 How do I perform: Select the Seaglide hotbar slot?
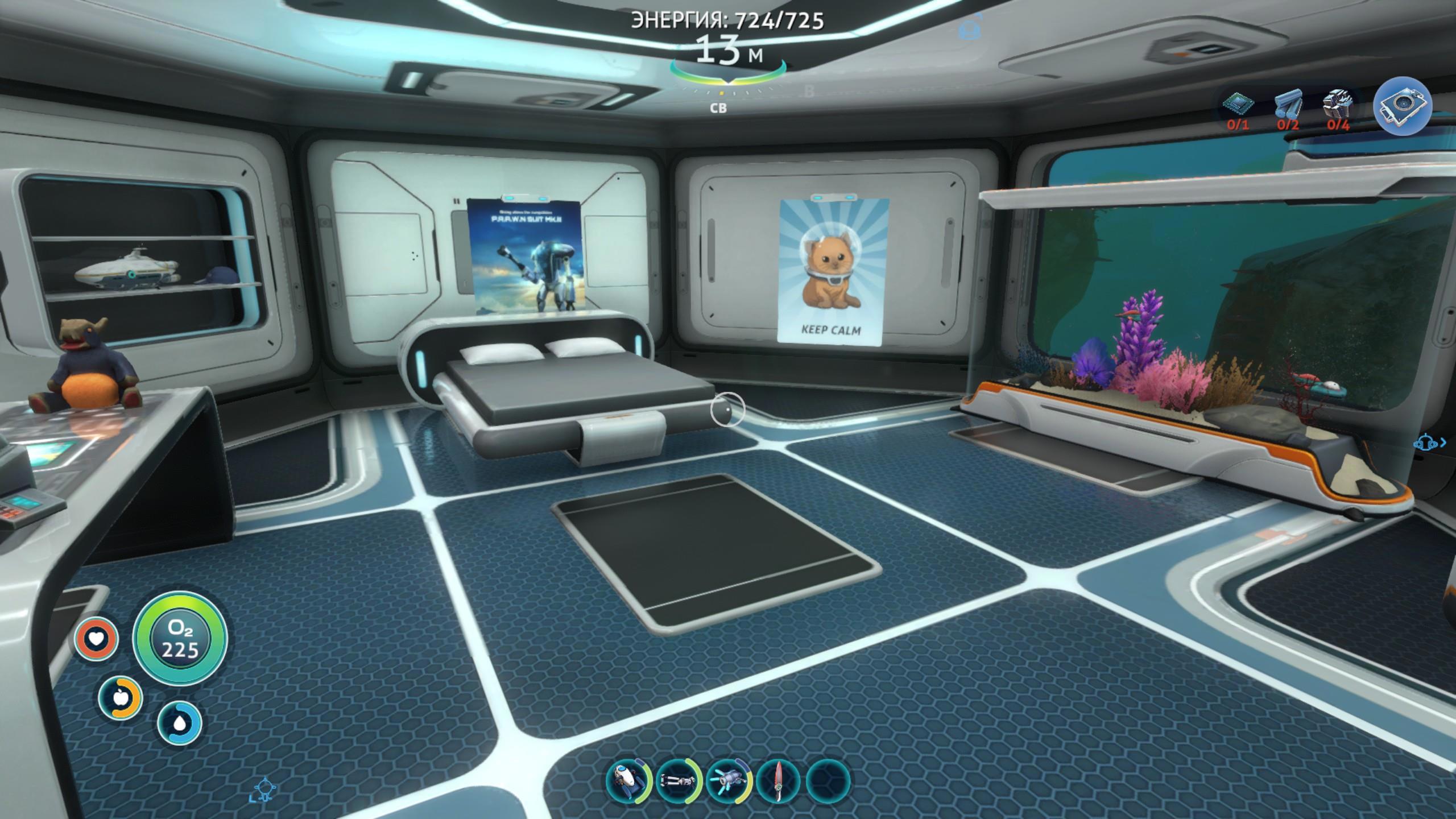tap(628, 780)
